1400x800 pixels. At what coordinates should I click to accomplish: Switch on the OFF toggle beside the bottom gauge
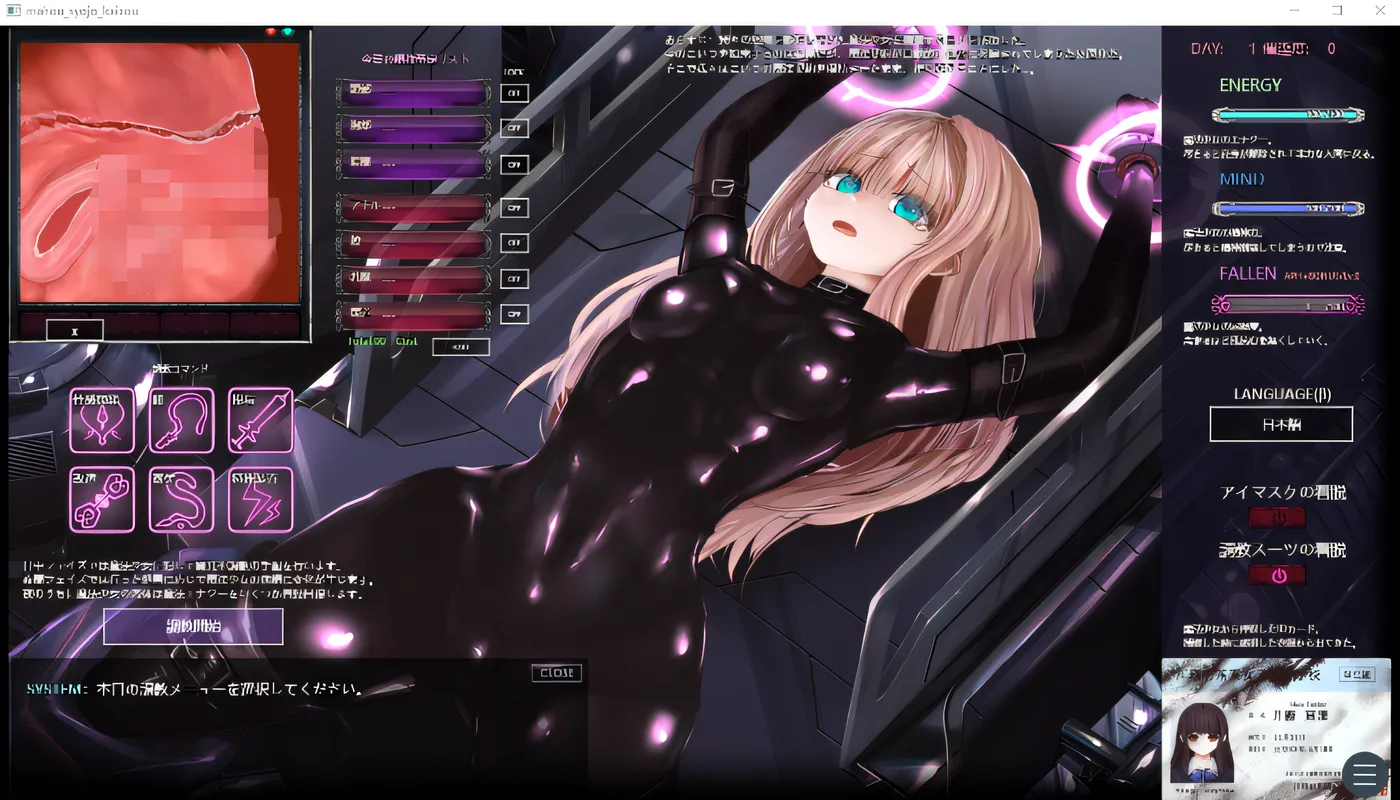(514, 314)
